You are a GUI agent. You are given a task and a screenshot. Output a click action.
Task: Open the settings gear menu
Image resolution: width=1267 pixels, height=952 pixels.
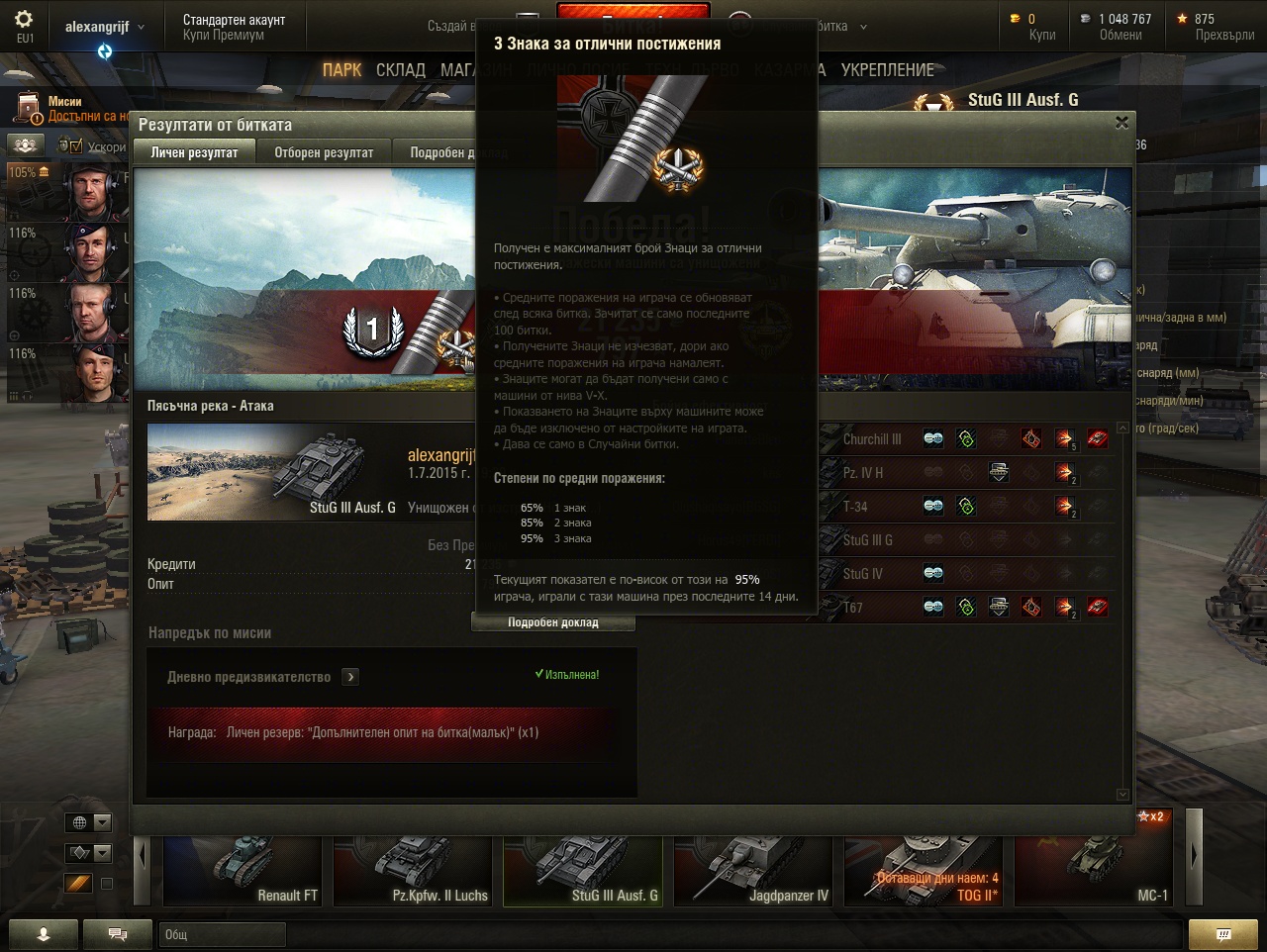tap(24, 20)
